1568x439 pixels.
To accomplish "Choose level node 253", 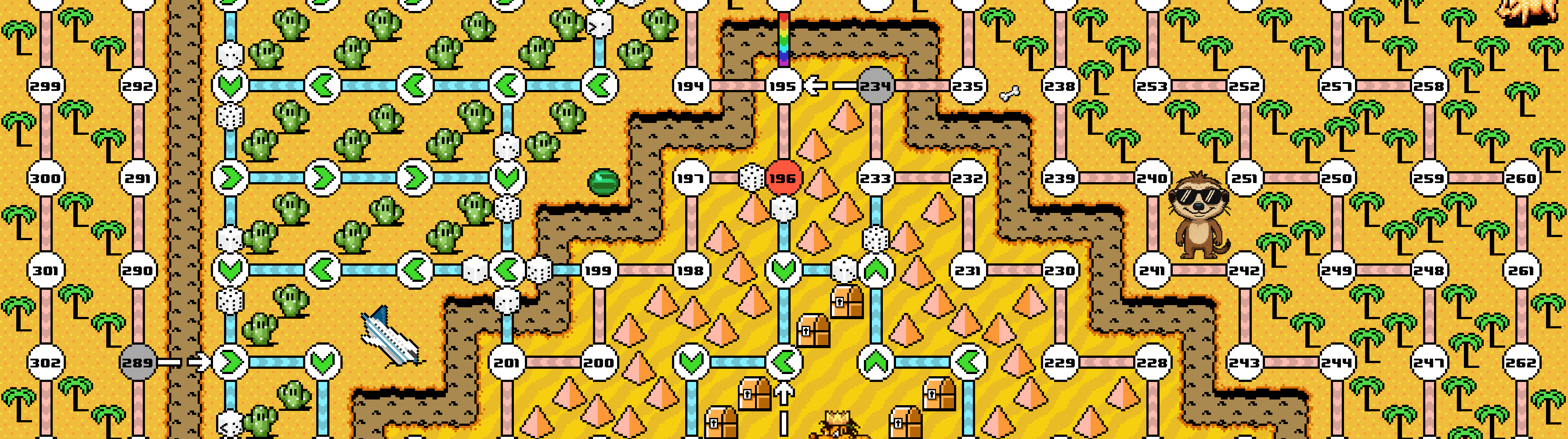I will coord(1152,86).
